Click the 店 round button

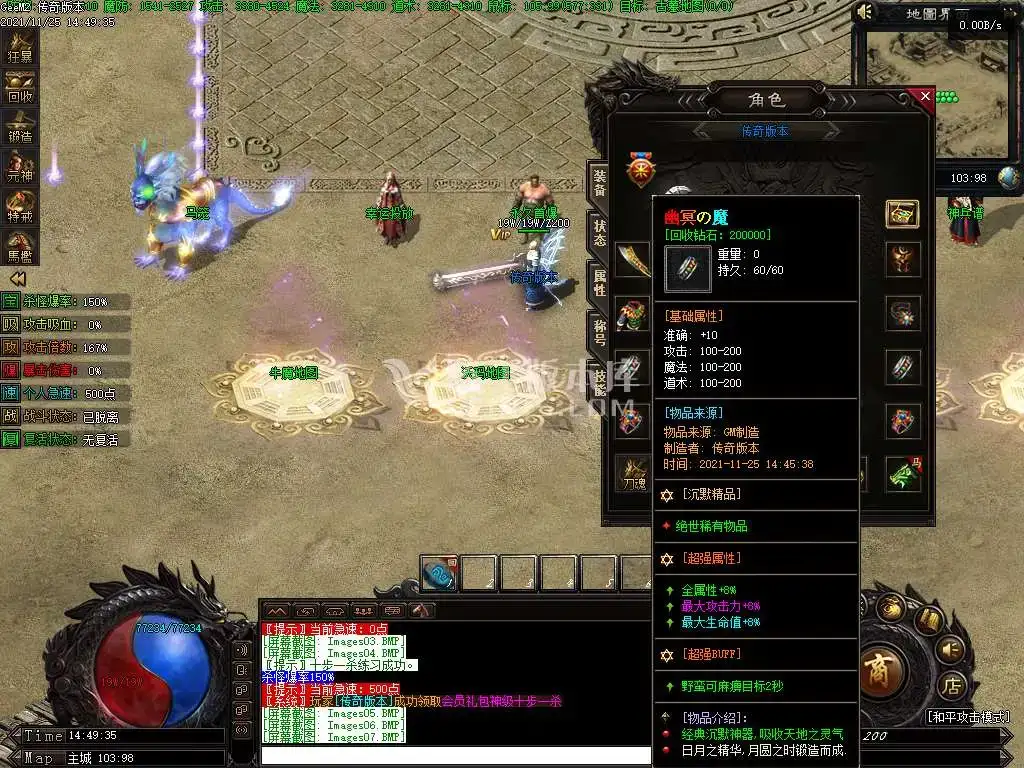click(952, 686)
